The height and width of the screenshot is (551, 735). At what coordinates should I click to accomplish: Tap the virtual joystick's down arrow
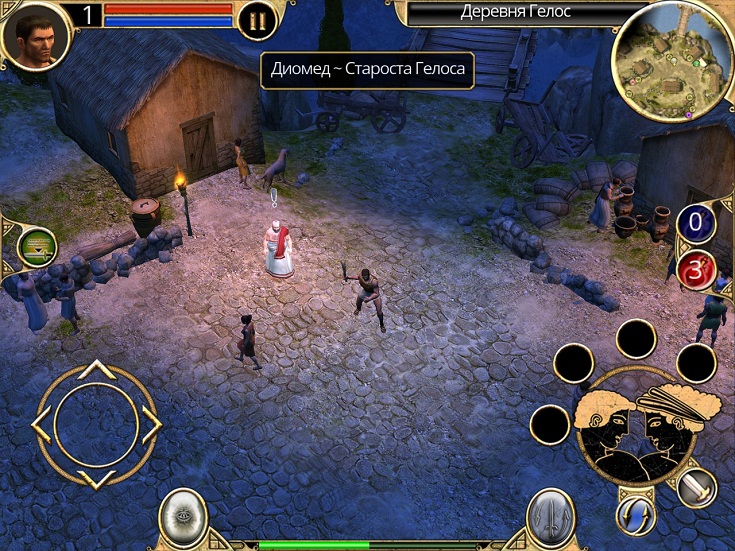(x=95, y=479)
